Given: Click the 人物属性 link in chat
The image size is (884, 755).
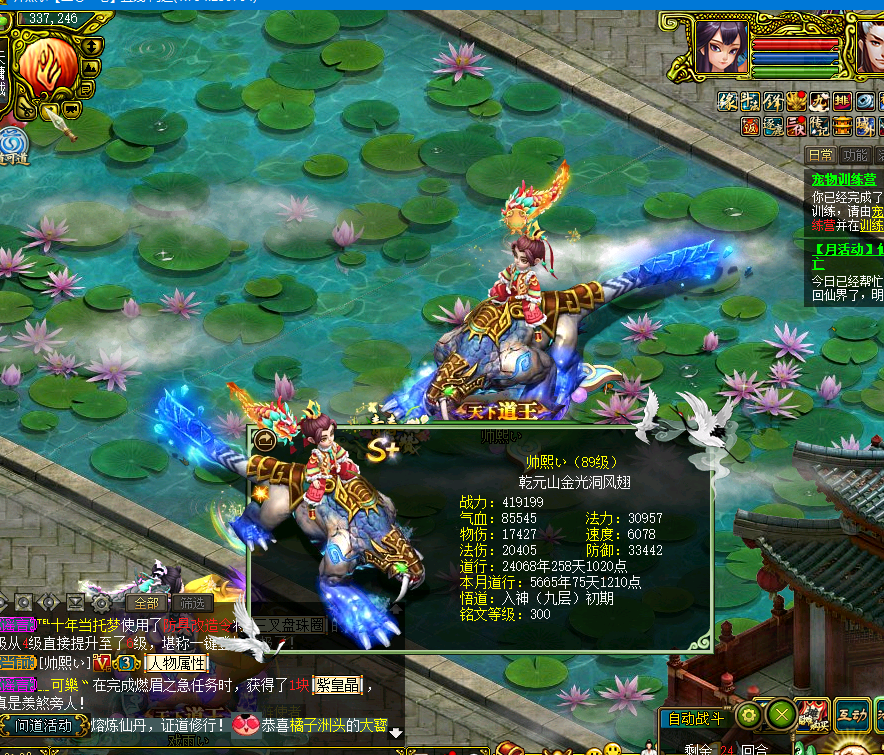Looking at the screenshot, I should (x=176, y=662).
